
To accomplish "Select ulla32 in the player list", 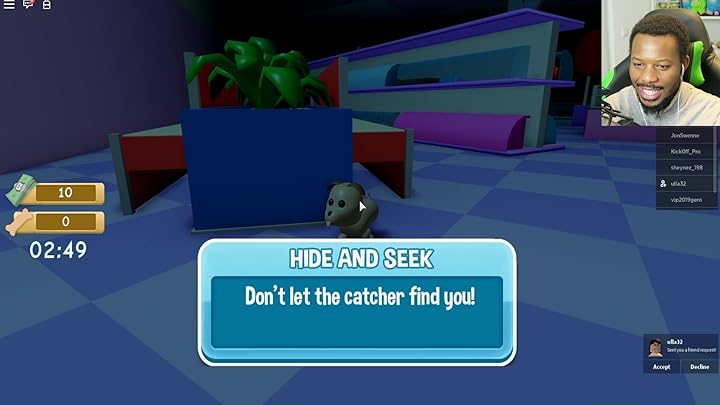I will click(x=686, y=184).
